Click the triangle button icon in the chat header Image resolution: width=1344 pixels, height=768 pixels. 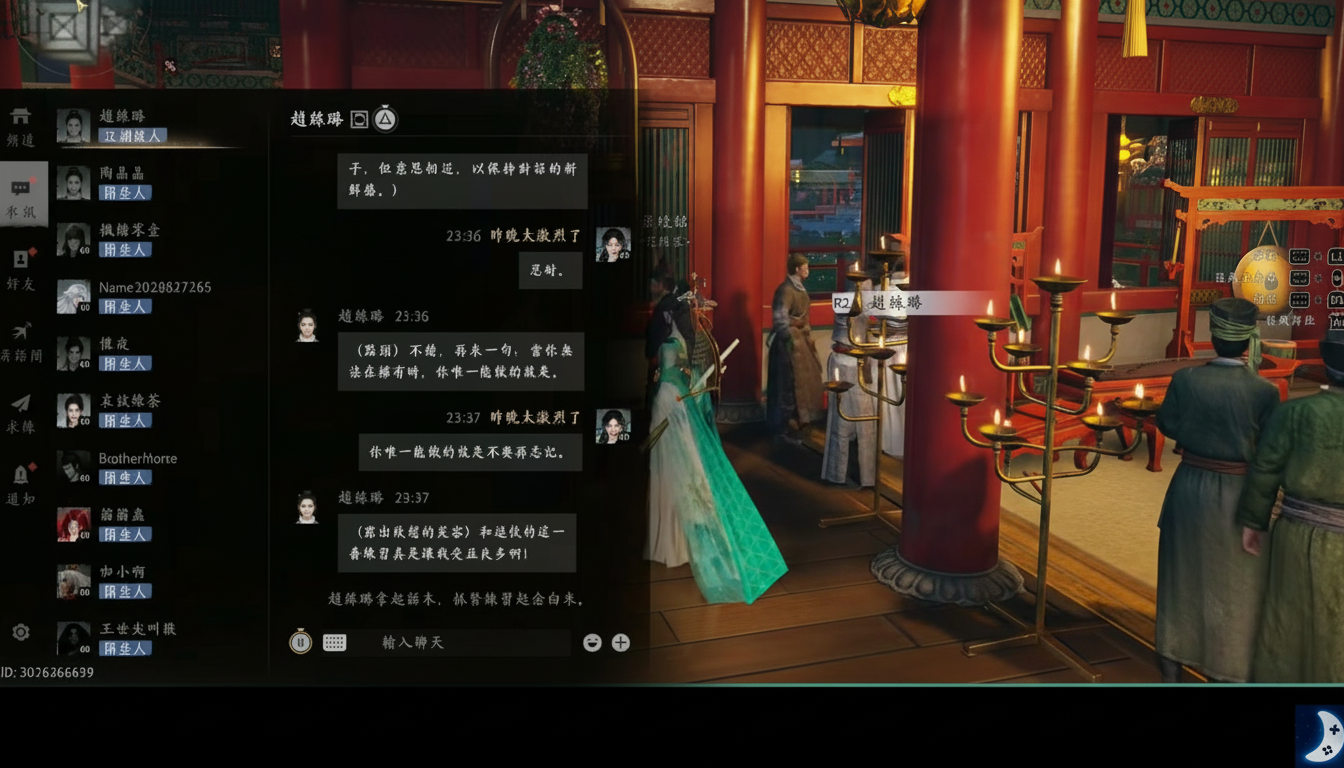tap(383, 119)
